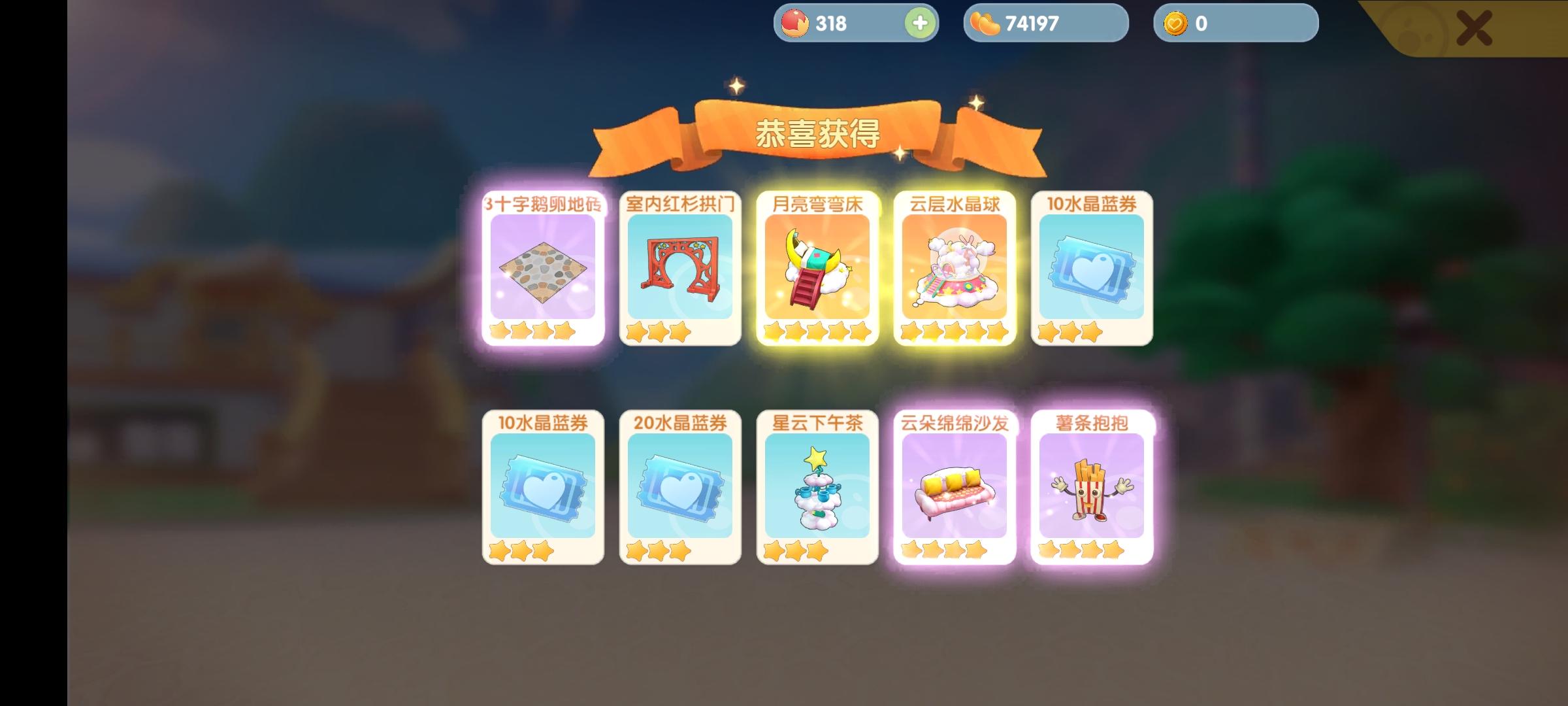Click the stars under the moon bed card
1568x706 pixels.
tap(816, 334)
